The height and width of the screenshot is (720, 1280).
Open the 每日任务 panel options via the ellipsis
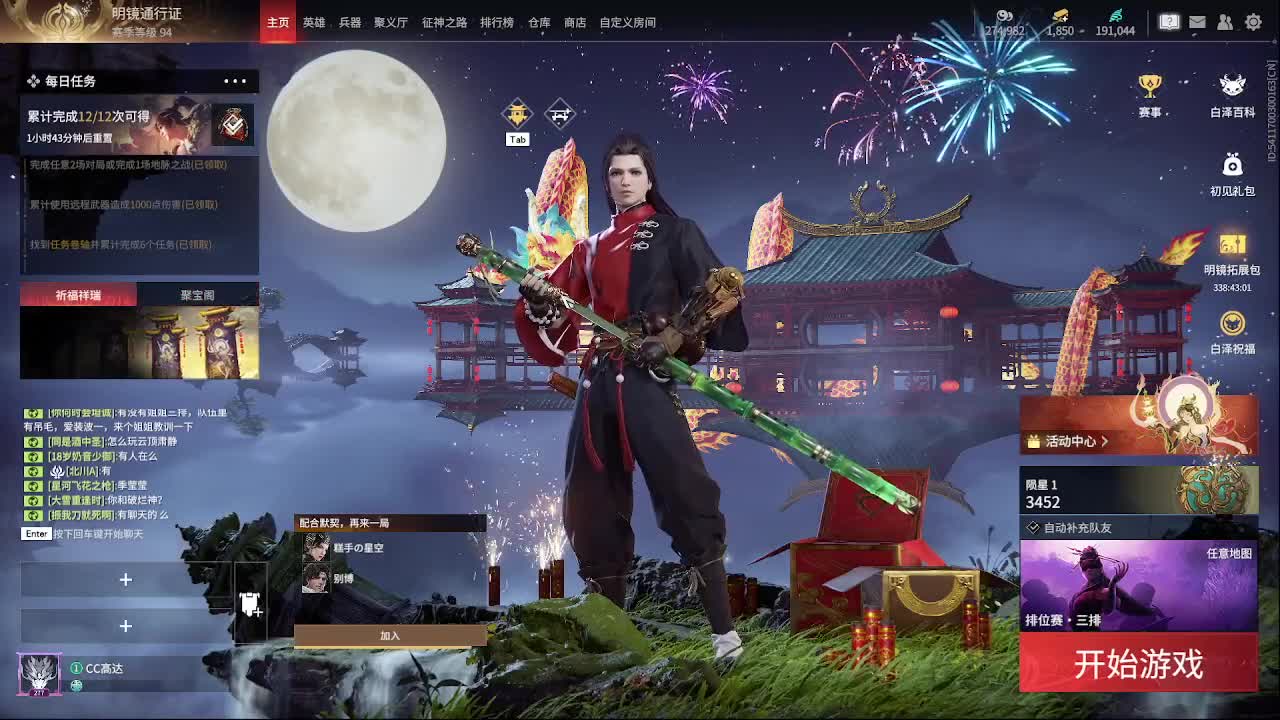(x=235, y=81)
